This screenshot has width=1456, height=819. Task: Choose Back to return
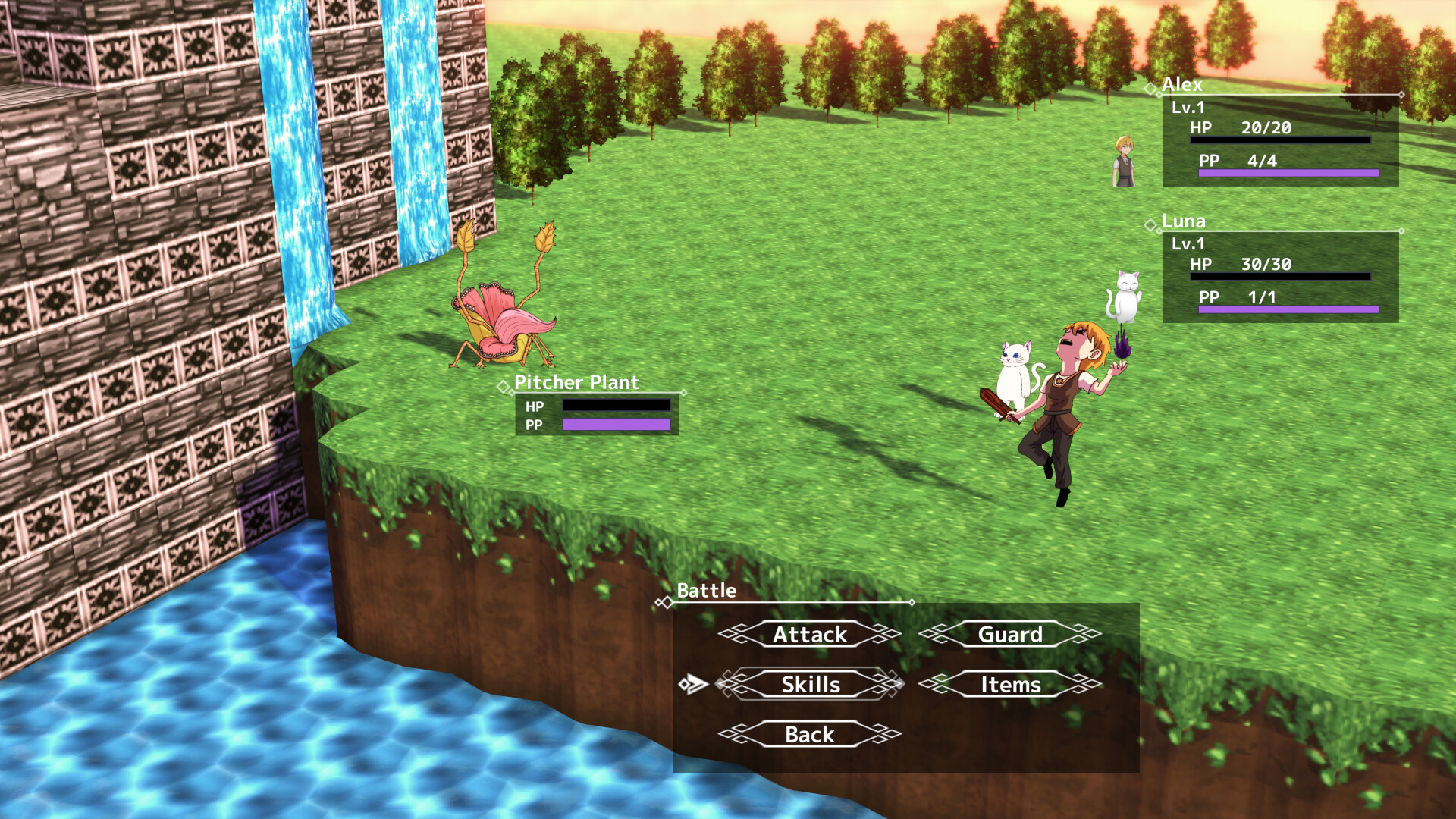click(x=808, y=733)
